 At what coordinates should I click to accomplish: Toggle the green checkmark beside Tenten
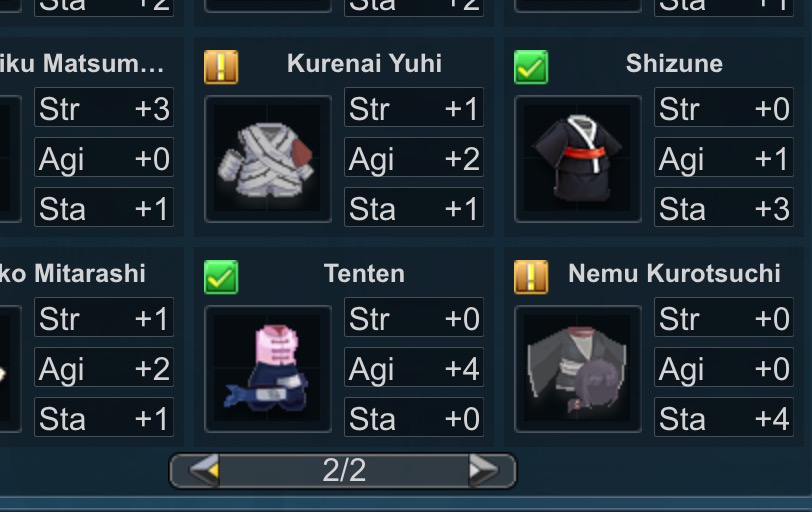coord(221,277)
